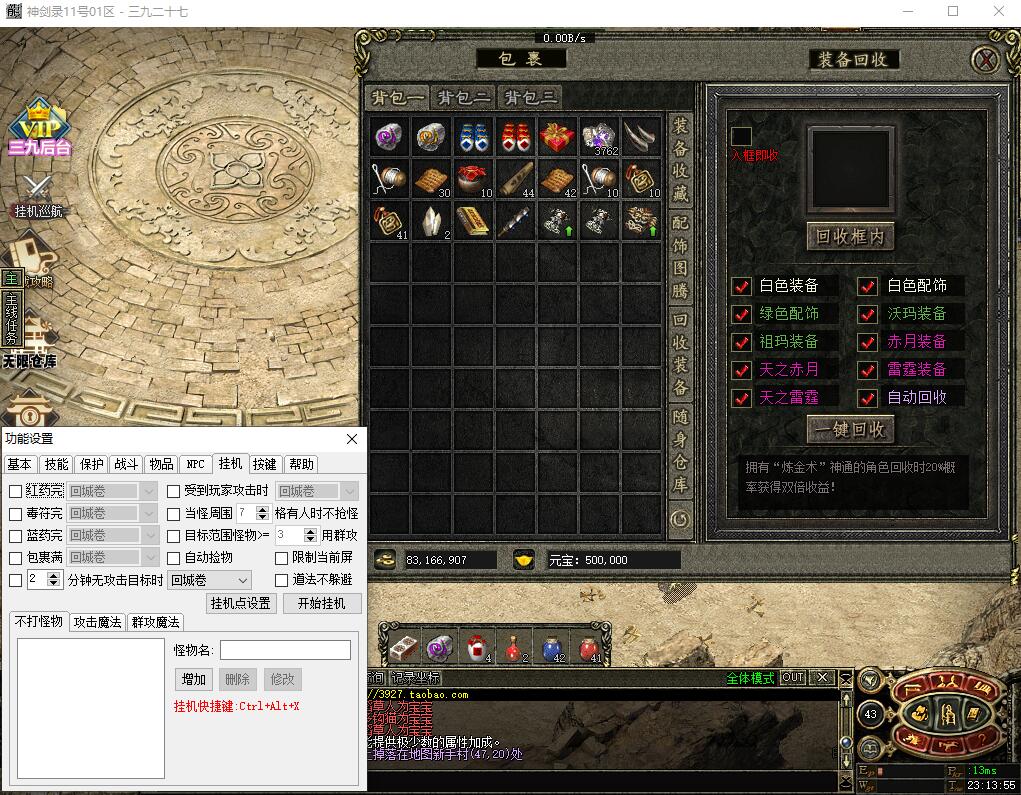The width and height of the screenshot is (1021, 795).
Task: Click the 回收框内 button
Action: coord(850,237)
